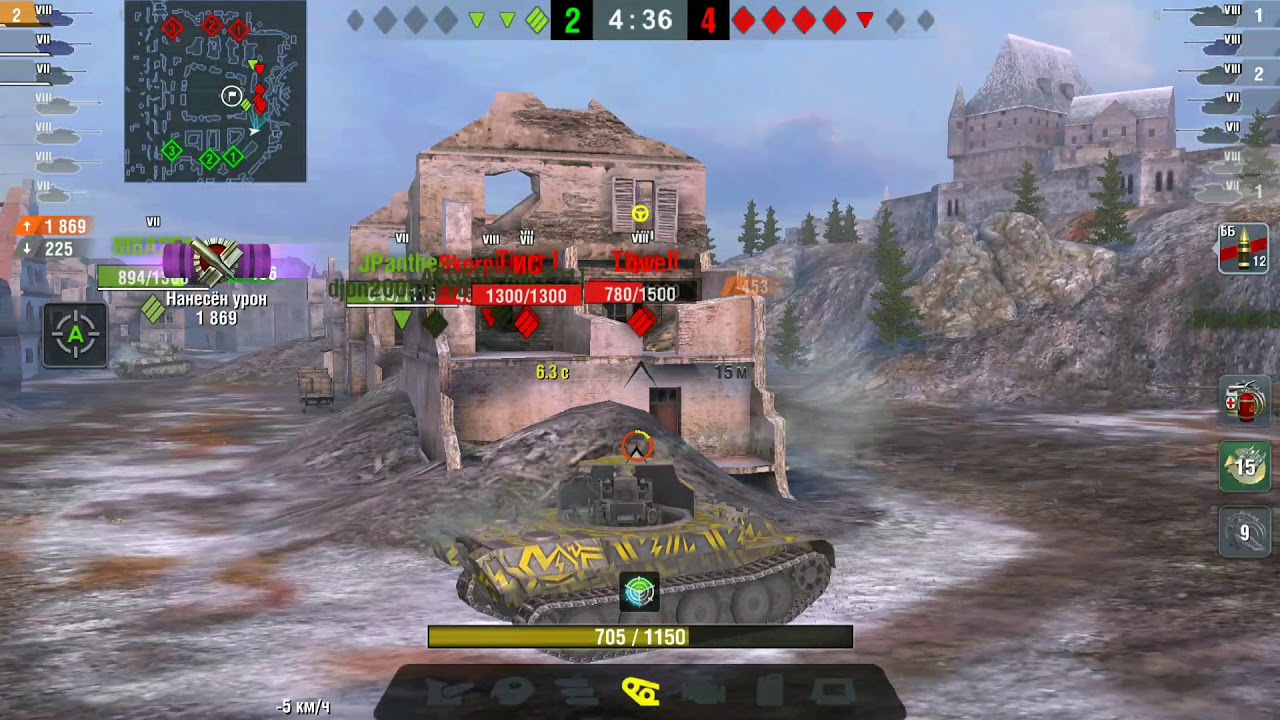Click JPanther's nameplate above the building

[x=397, y=264]
